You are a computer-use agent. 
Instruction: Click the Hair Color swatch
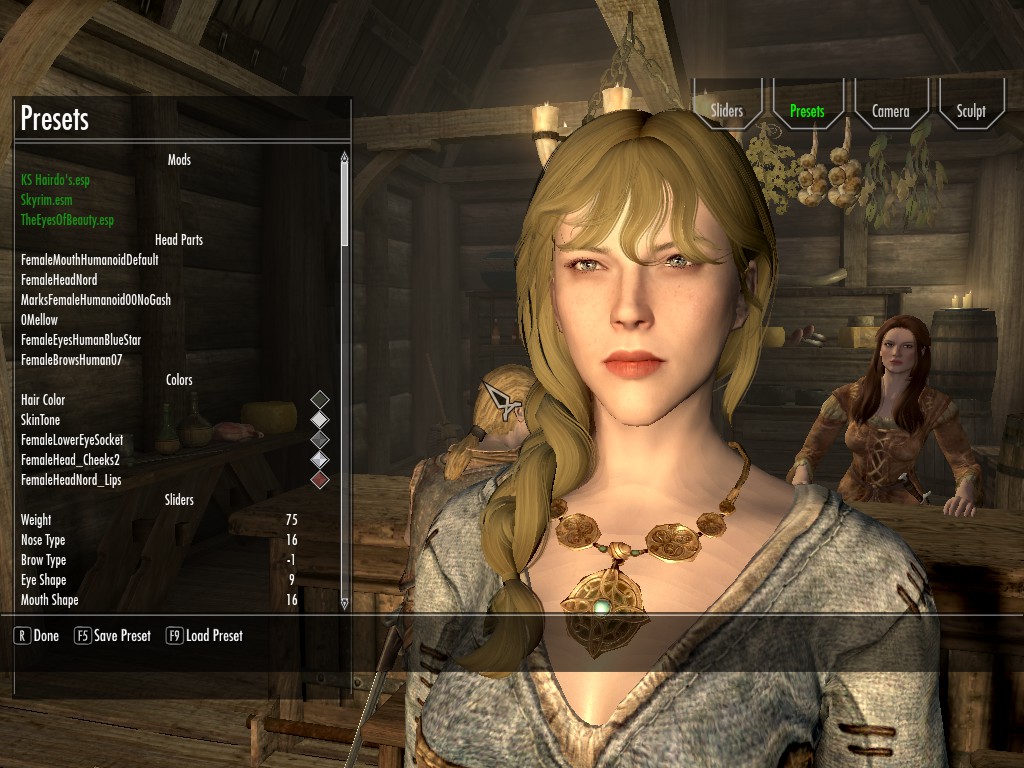point(319,400)
